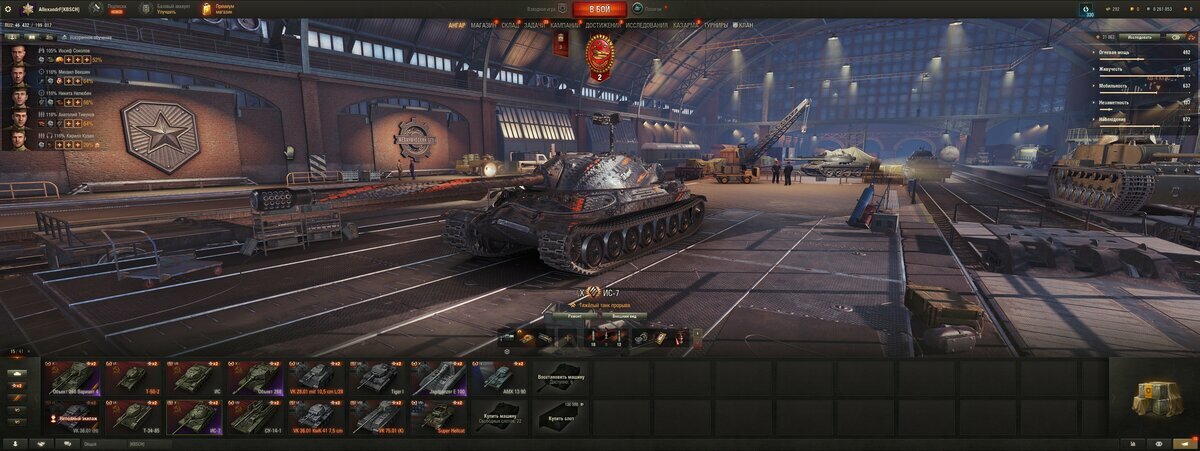Click the red В БОЙ battle button
Image resolution: width=1200 pixels, height=451 pixels.
(x=600, y=9)
